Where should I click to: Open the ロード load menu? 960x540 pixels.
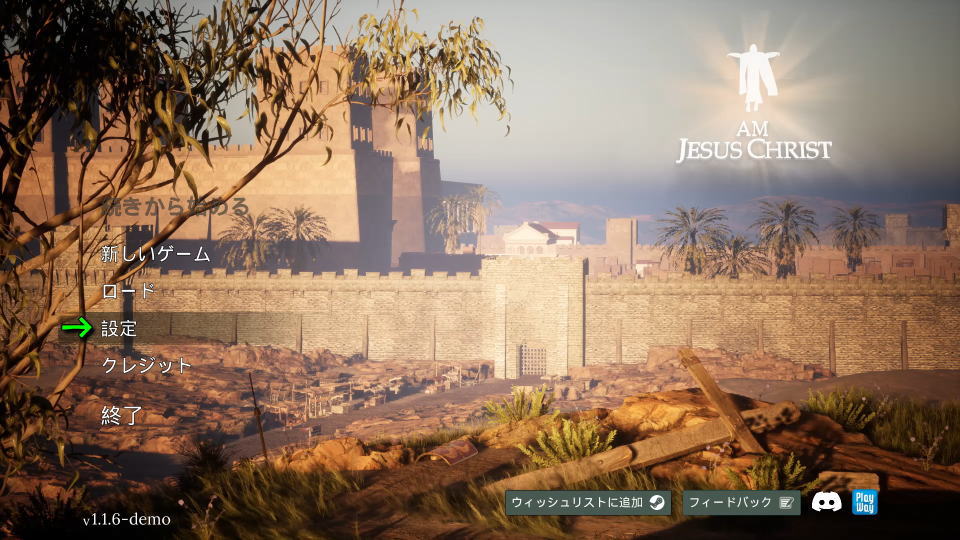(129, 291)
